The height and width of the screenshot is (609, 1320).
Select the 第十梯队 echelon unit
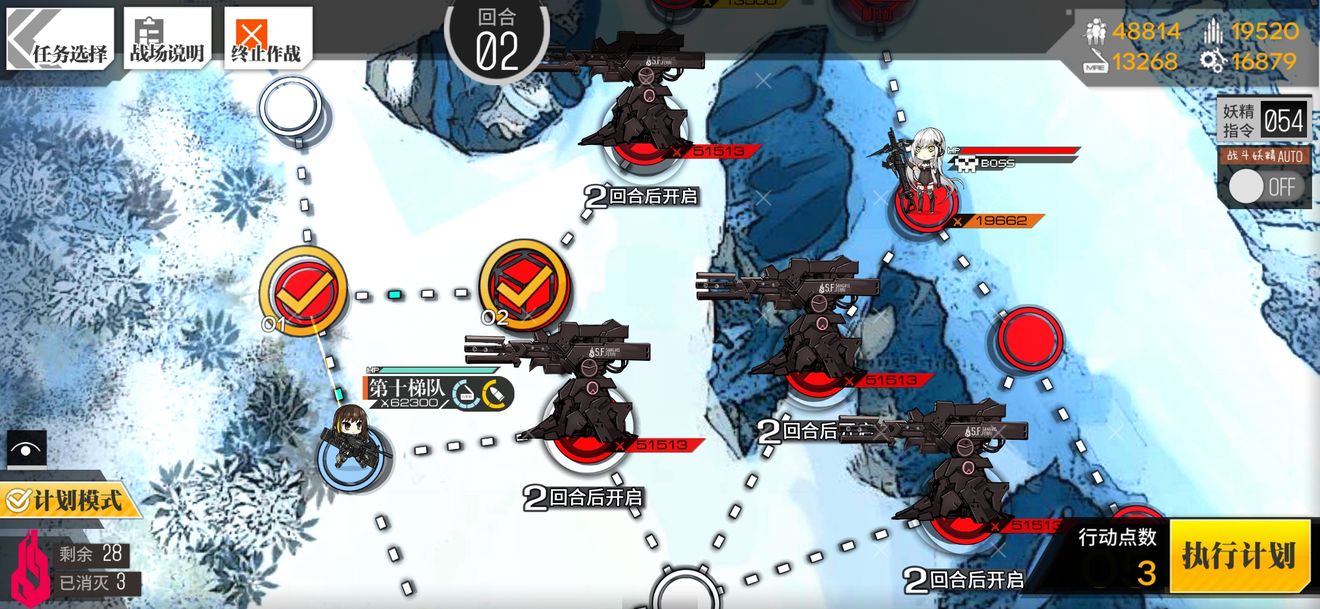point(350,441)
